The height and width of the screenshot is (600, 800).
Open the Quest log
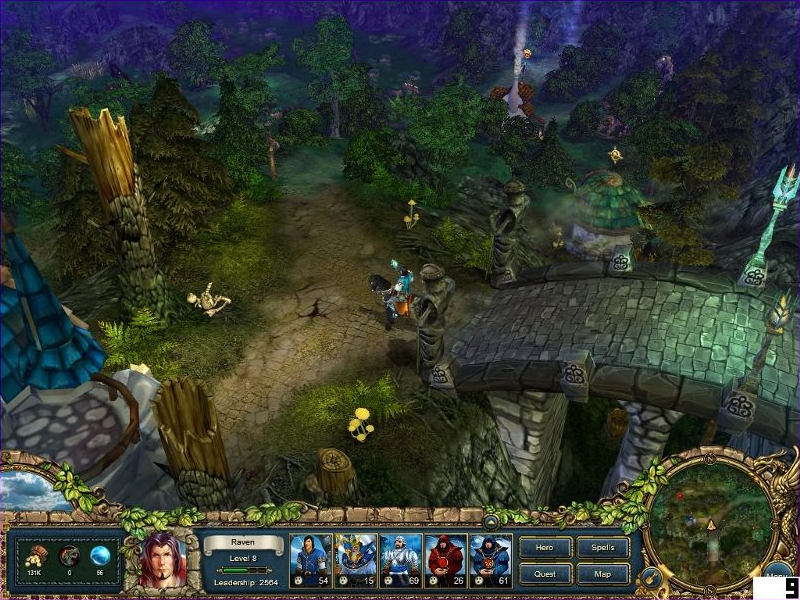pos(546,574)
